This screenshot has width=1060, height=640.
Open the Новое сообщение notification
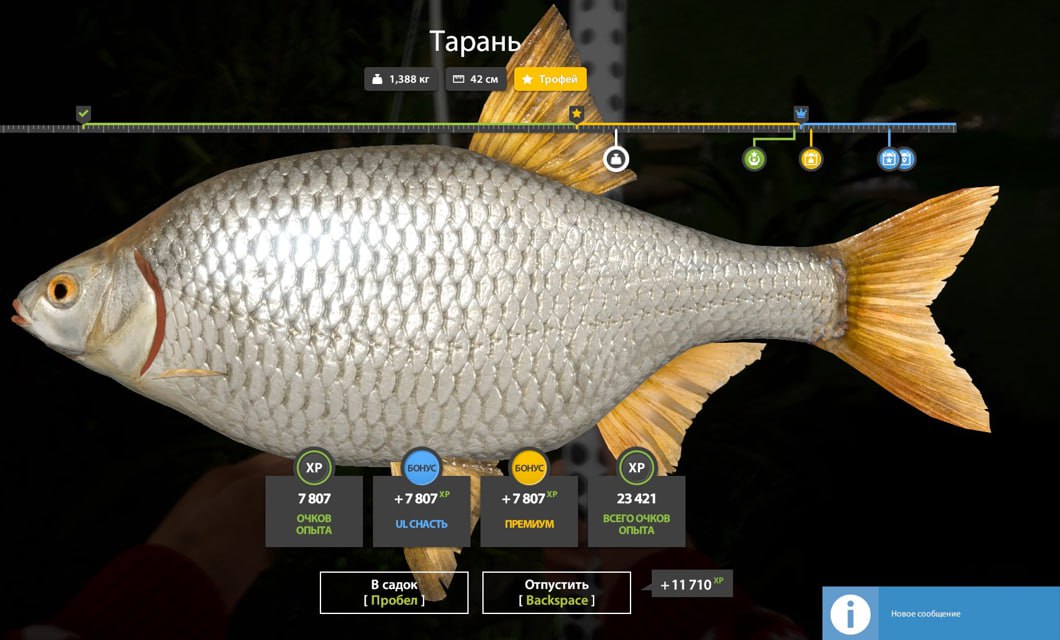click(940, 613)
